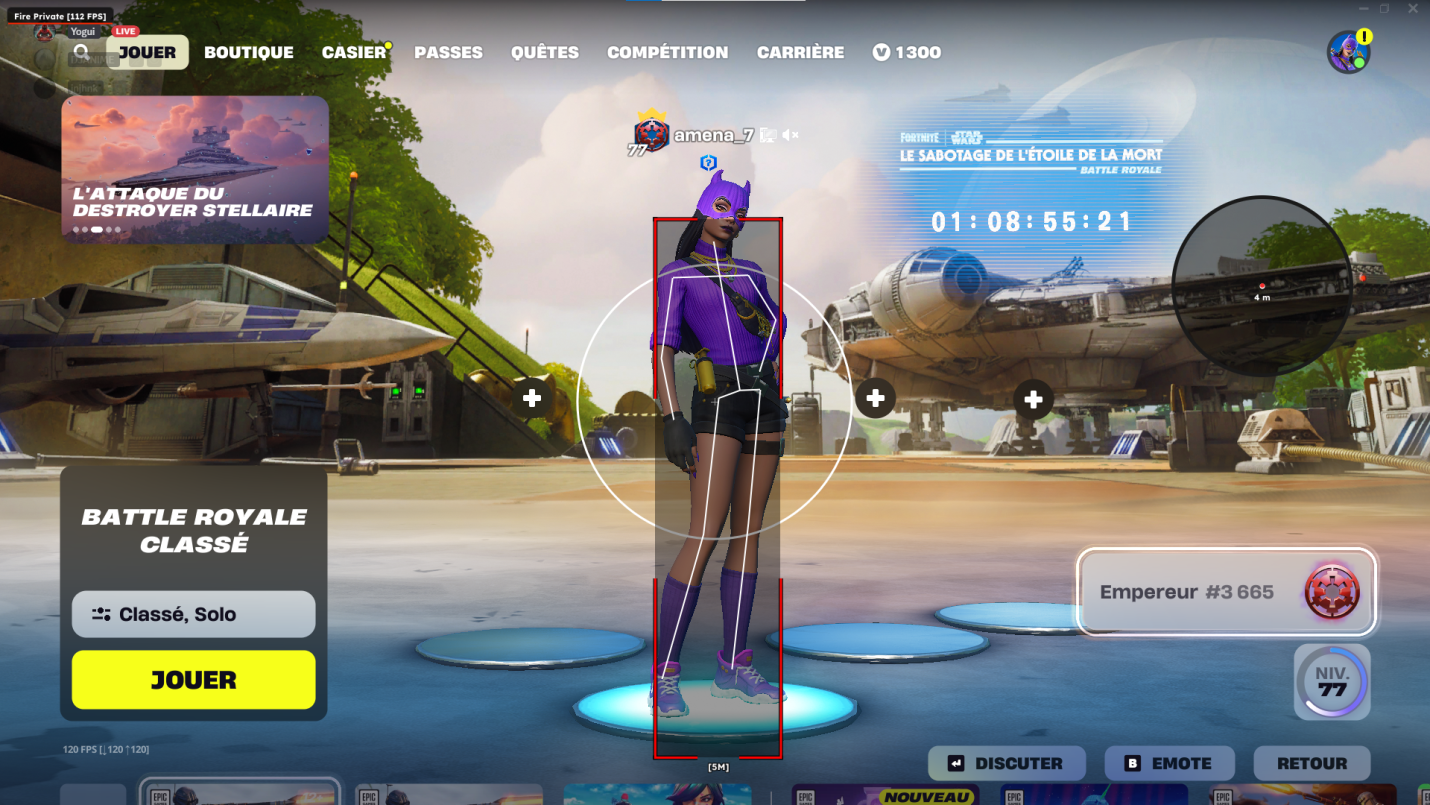Click the NIV. 77 level badge

tap(1332, 682)
